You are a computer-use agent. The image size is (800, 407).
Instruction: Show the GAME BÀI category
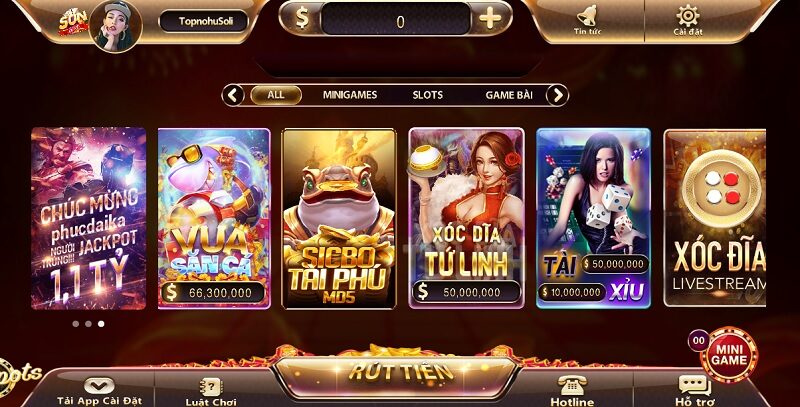509,95
